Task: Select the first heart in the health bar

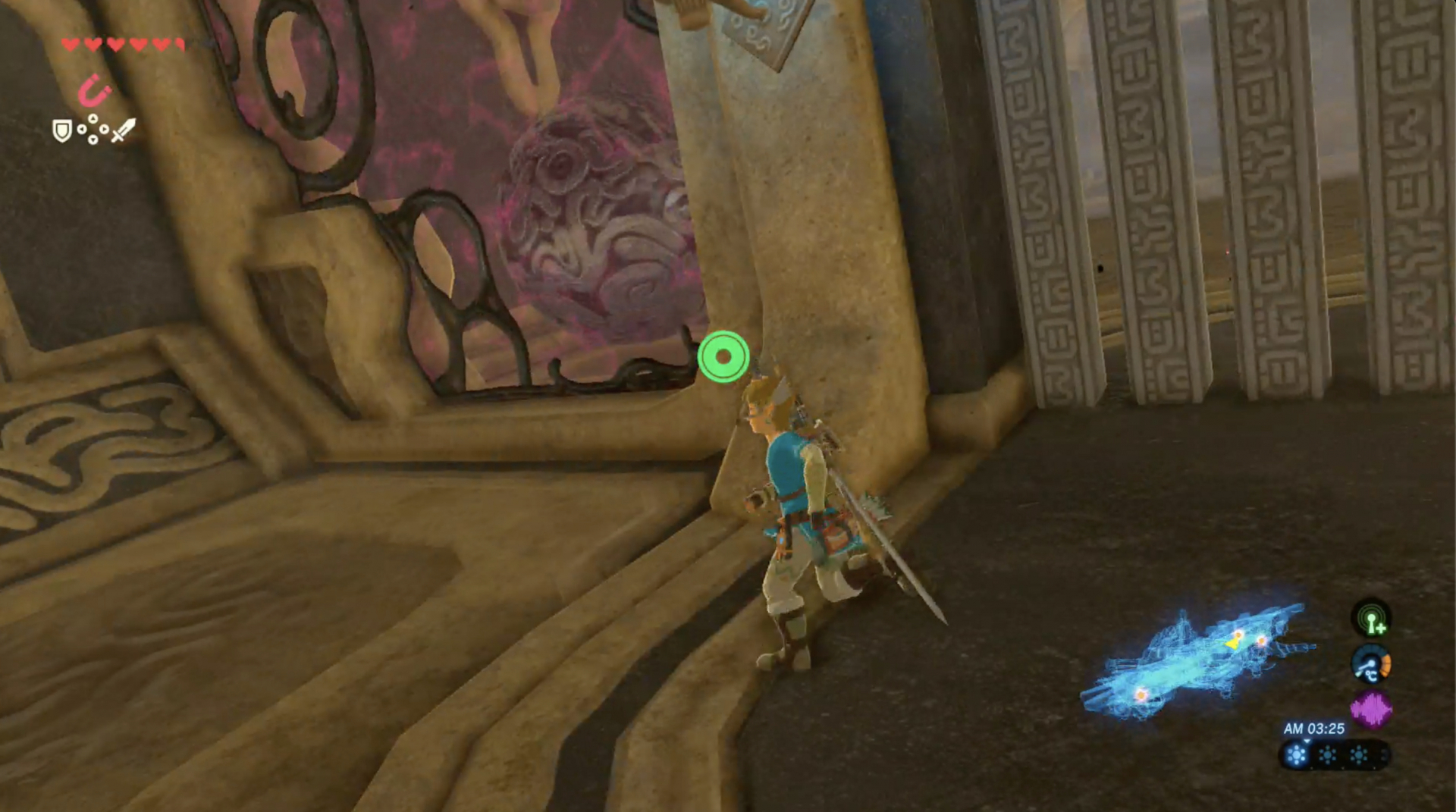Action: 70,45
